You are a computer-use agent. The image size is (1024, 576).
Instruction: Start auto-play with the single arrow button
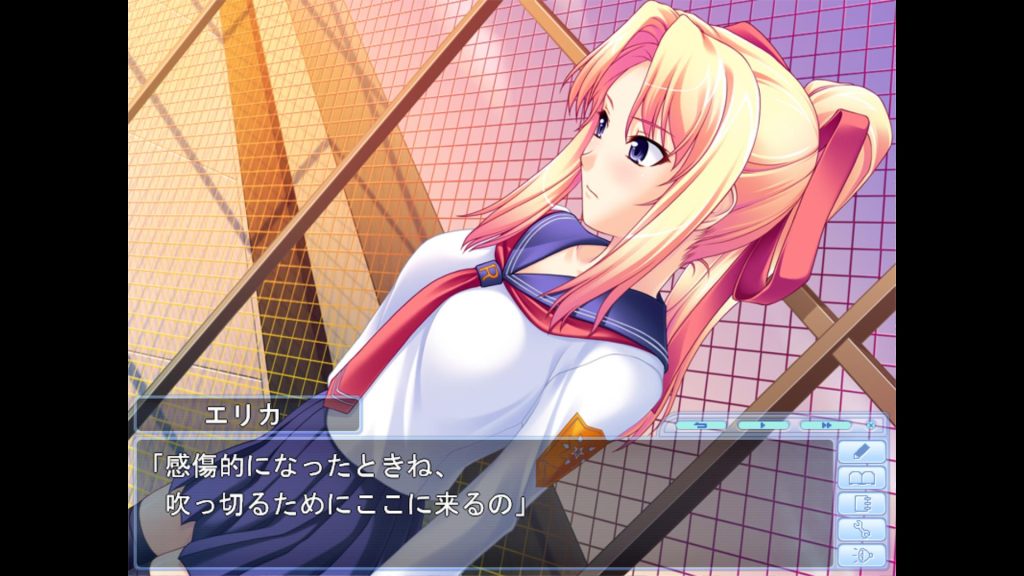763,425
